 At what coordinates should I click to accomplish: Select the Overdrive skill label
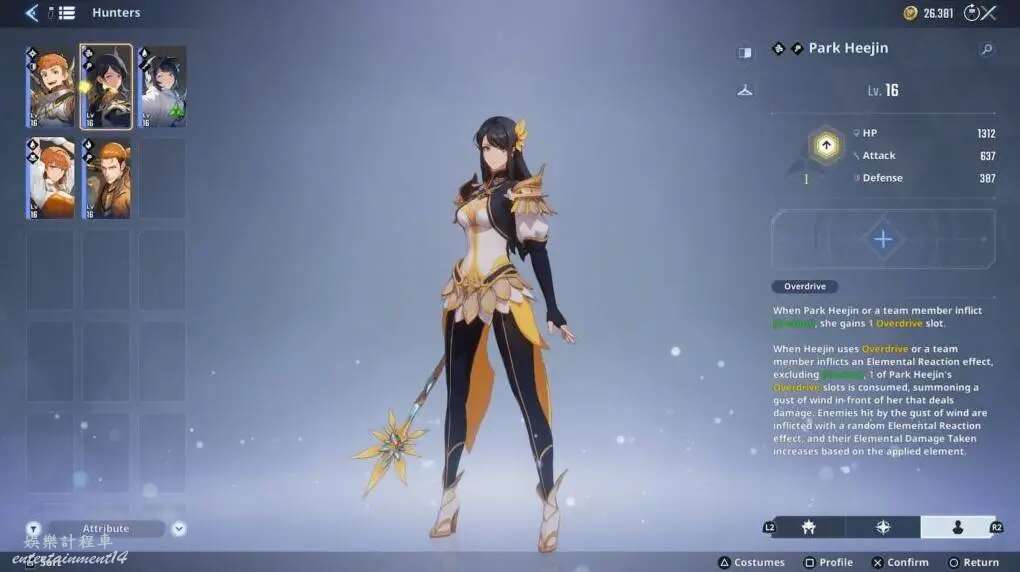pyautogui.click(x=804, y=287)
